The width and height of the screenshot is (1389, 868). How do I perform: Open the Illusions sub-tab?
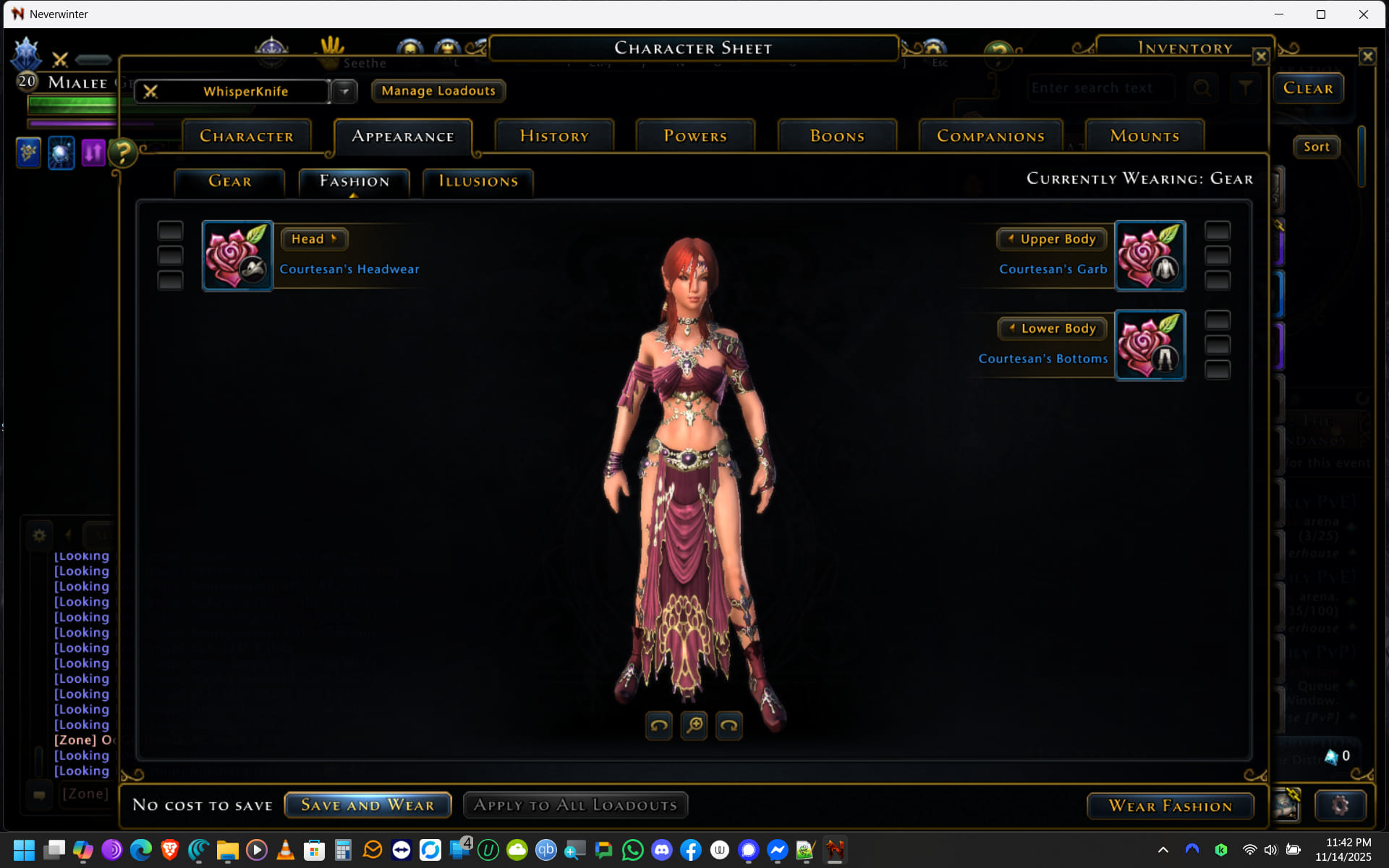[478, 182]
